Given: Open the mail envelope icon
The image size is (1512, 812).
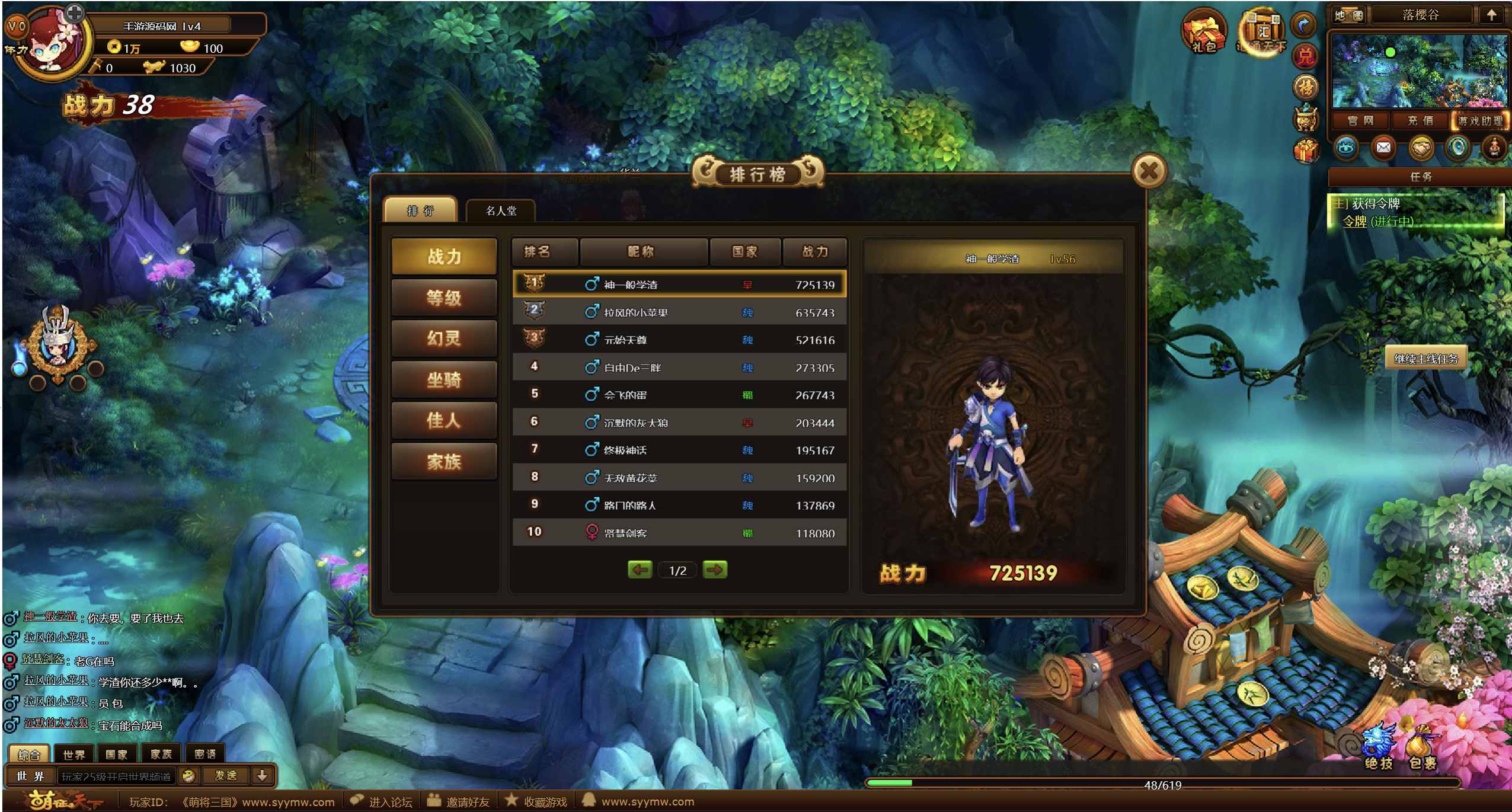Looking at the screenshot, I should [x=1383, y=148].
